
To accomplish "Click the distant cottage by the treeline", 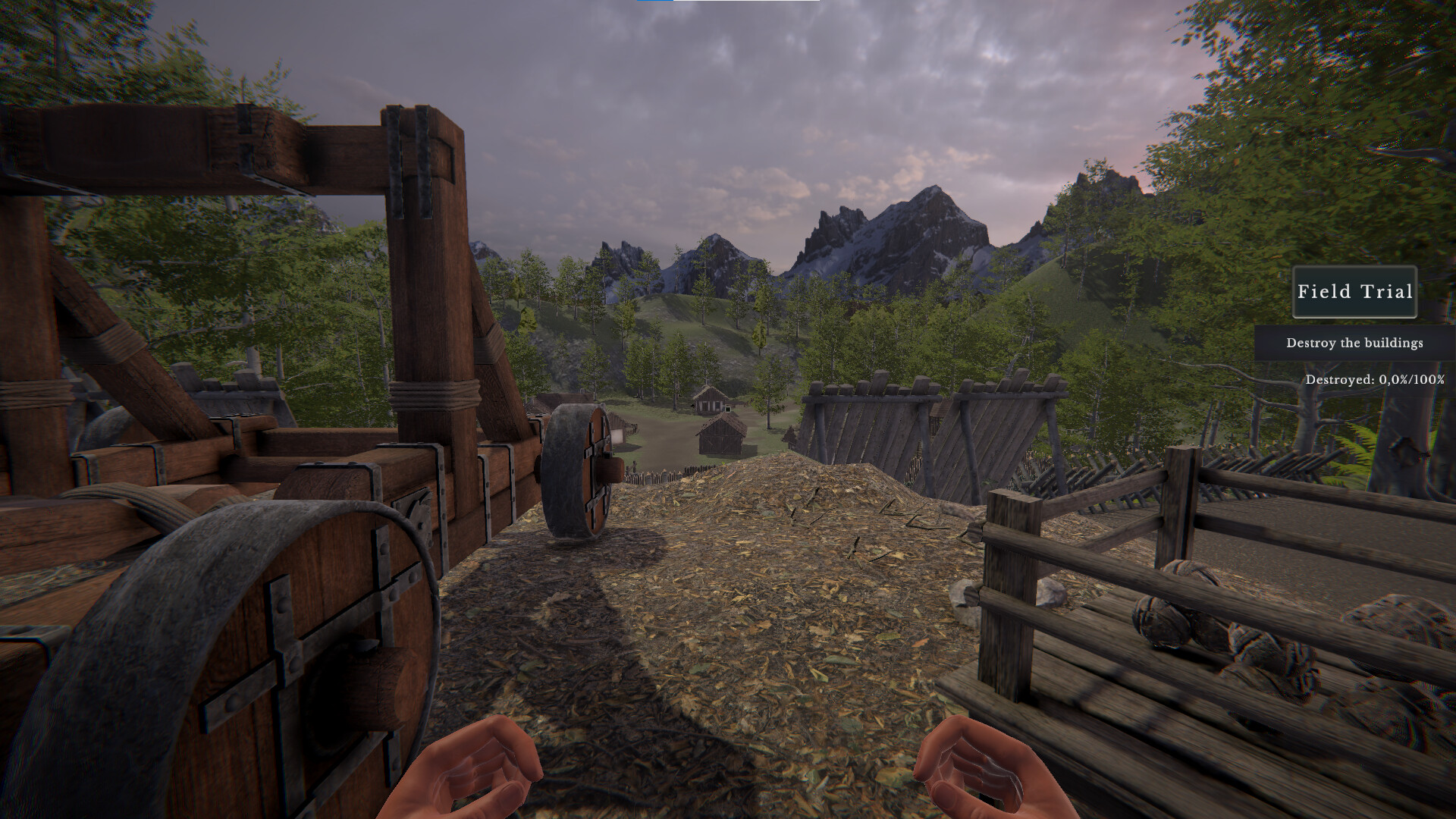I will pyautogui.click(x=708, y=402).
